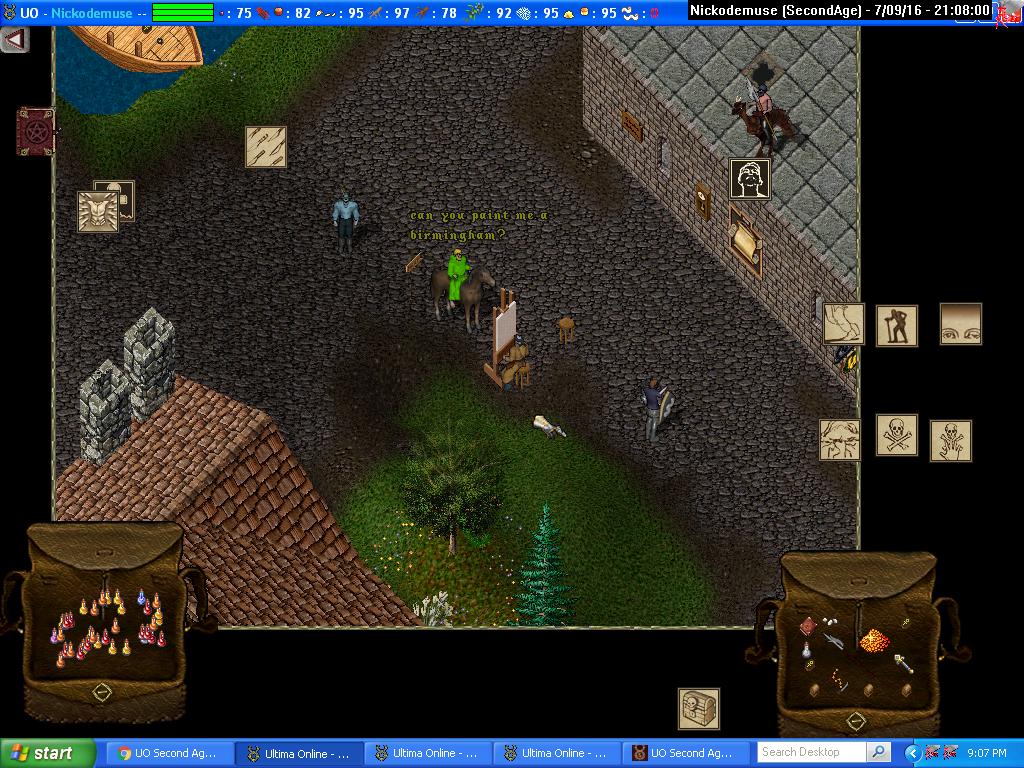Cast the hunched figure with cane spell
This screenshot has width=1024, height=768.
point(897,326)
